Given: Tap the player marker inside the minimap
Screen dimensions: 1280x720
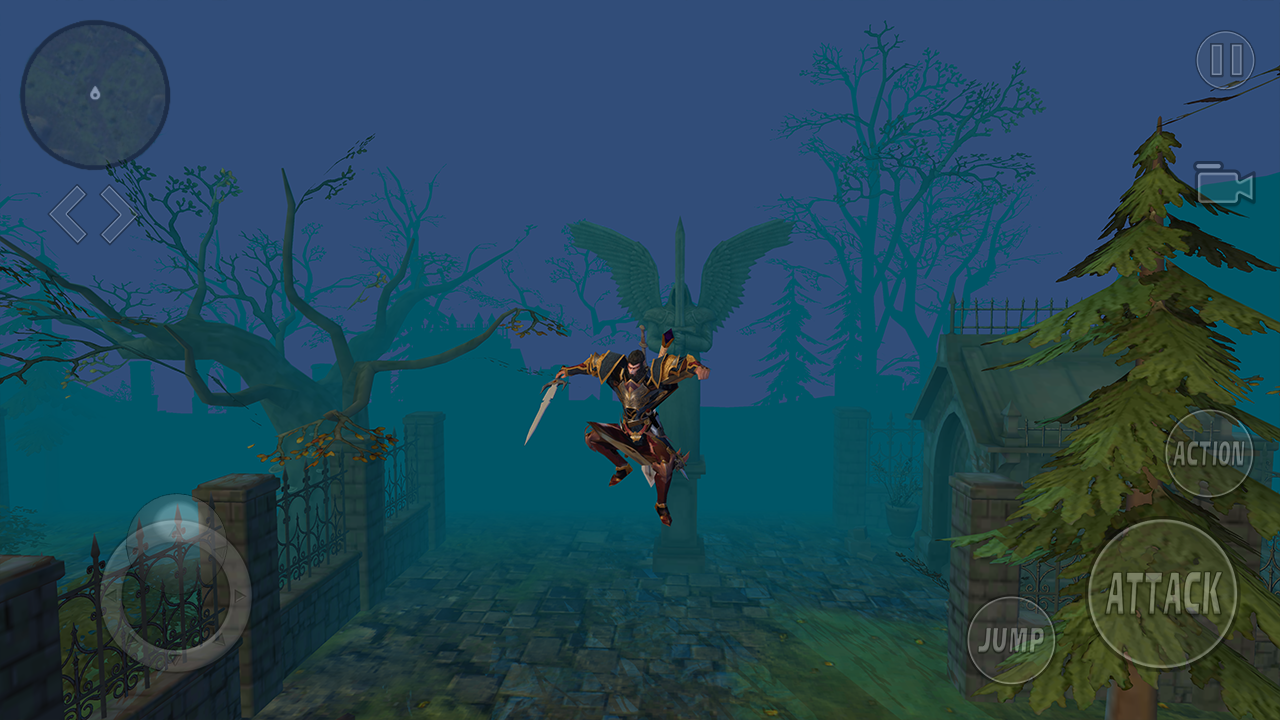Looking at the screenshot, I should click(94, 94).
